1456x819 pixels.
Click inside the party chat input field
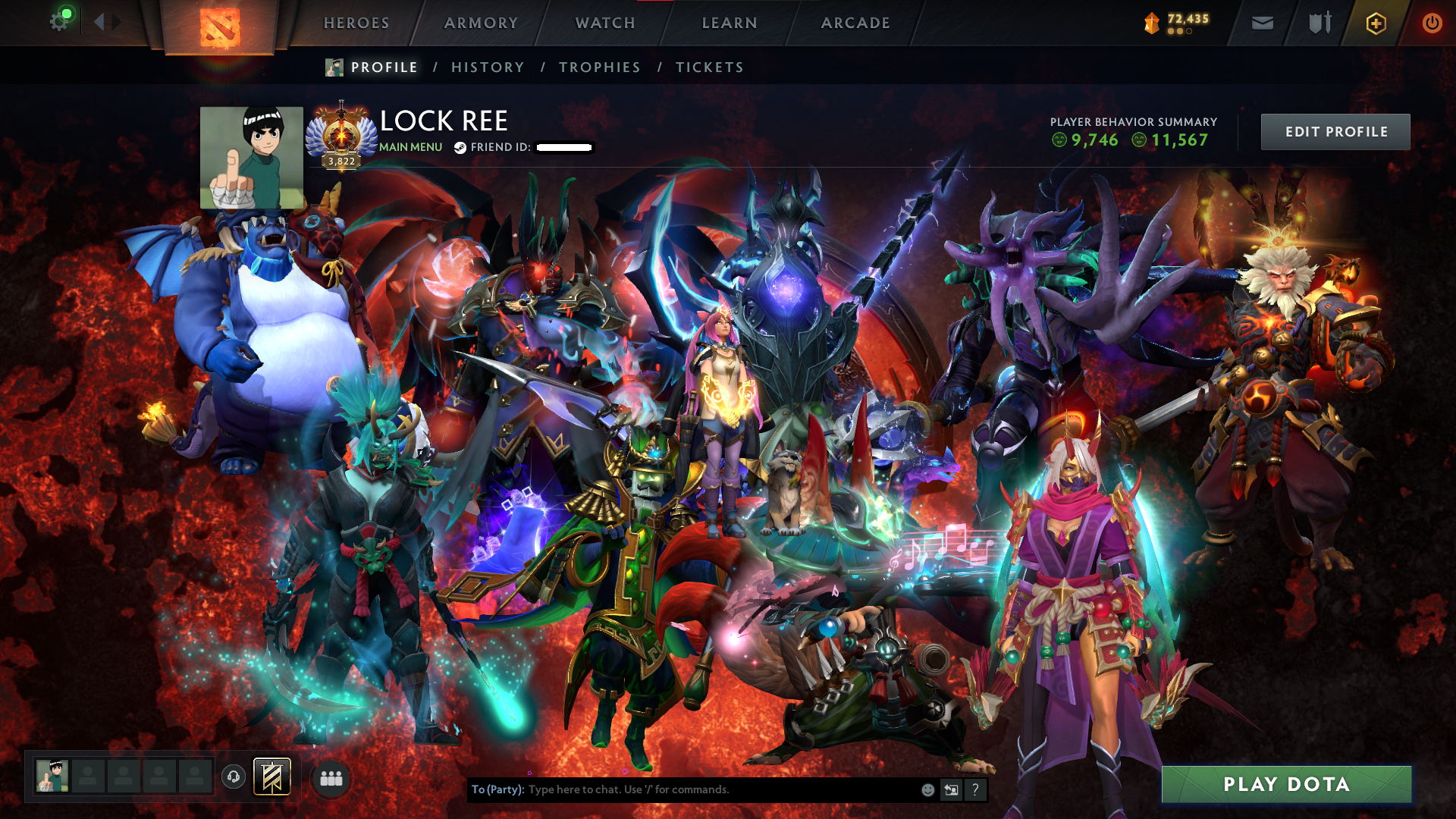pos(682,789)
